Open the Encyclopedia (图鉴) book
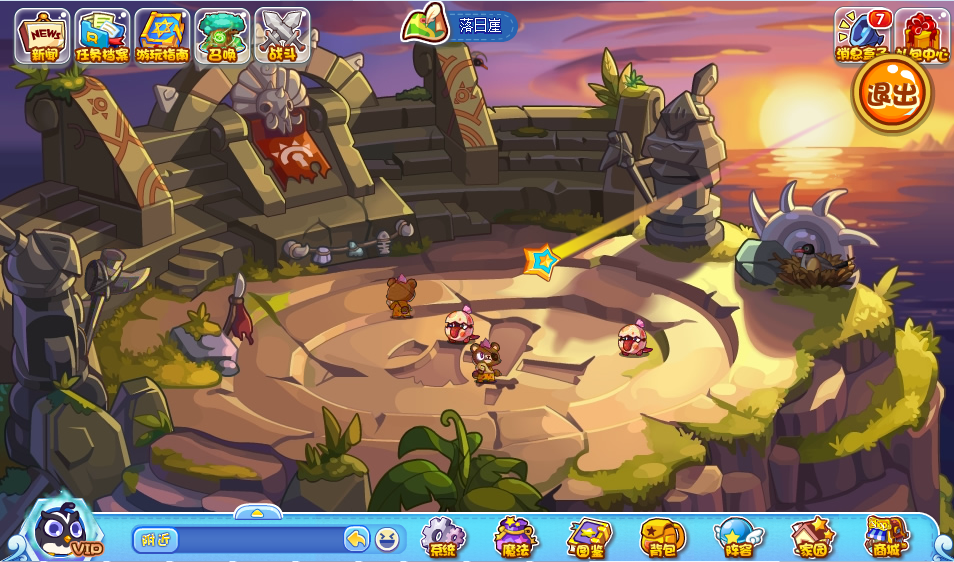This screenshot has height=562, width=954. point(588,537)
